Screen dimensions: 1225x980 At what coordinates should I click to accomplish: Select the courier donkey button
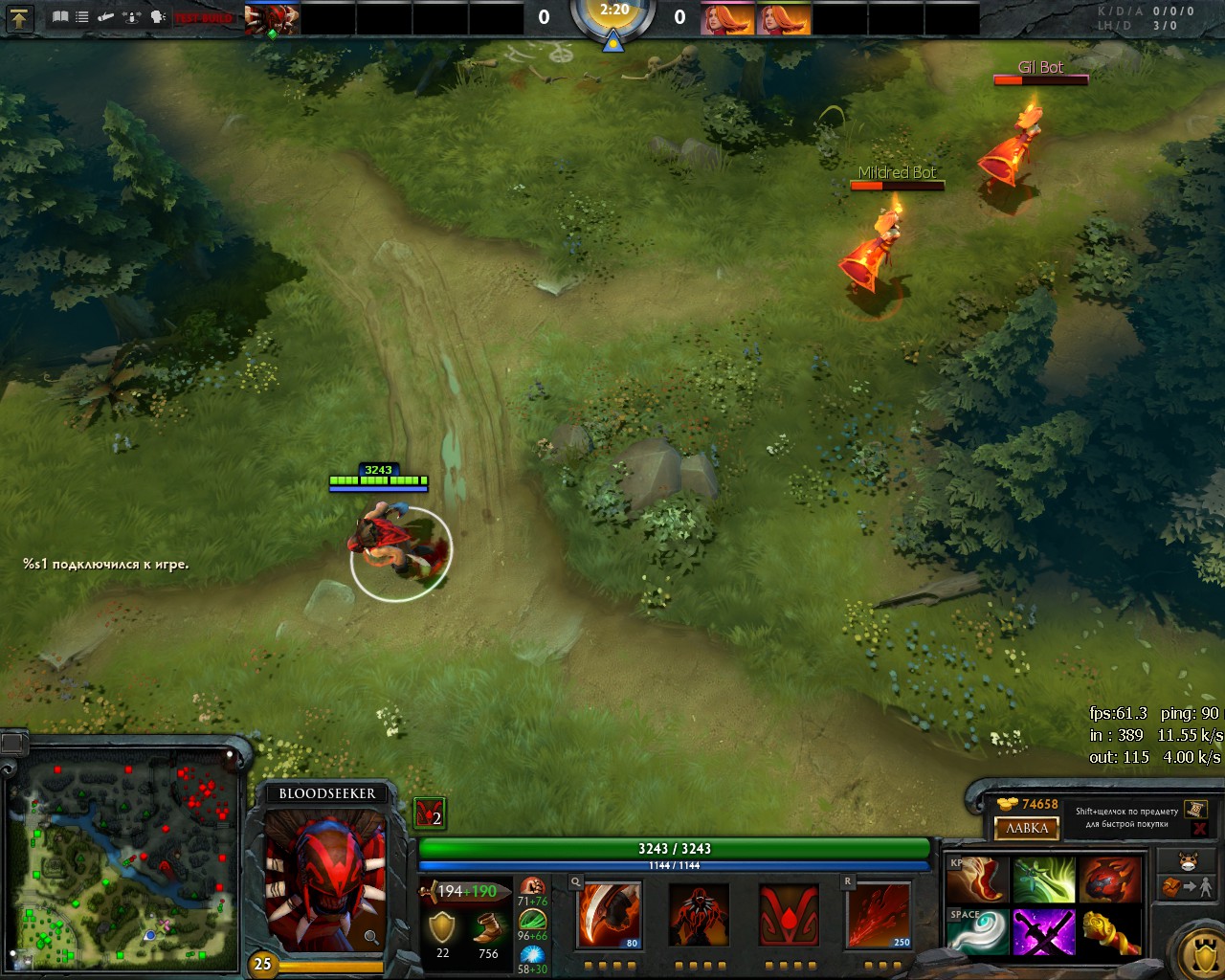tap(1187, 860)
